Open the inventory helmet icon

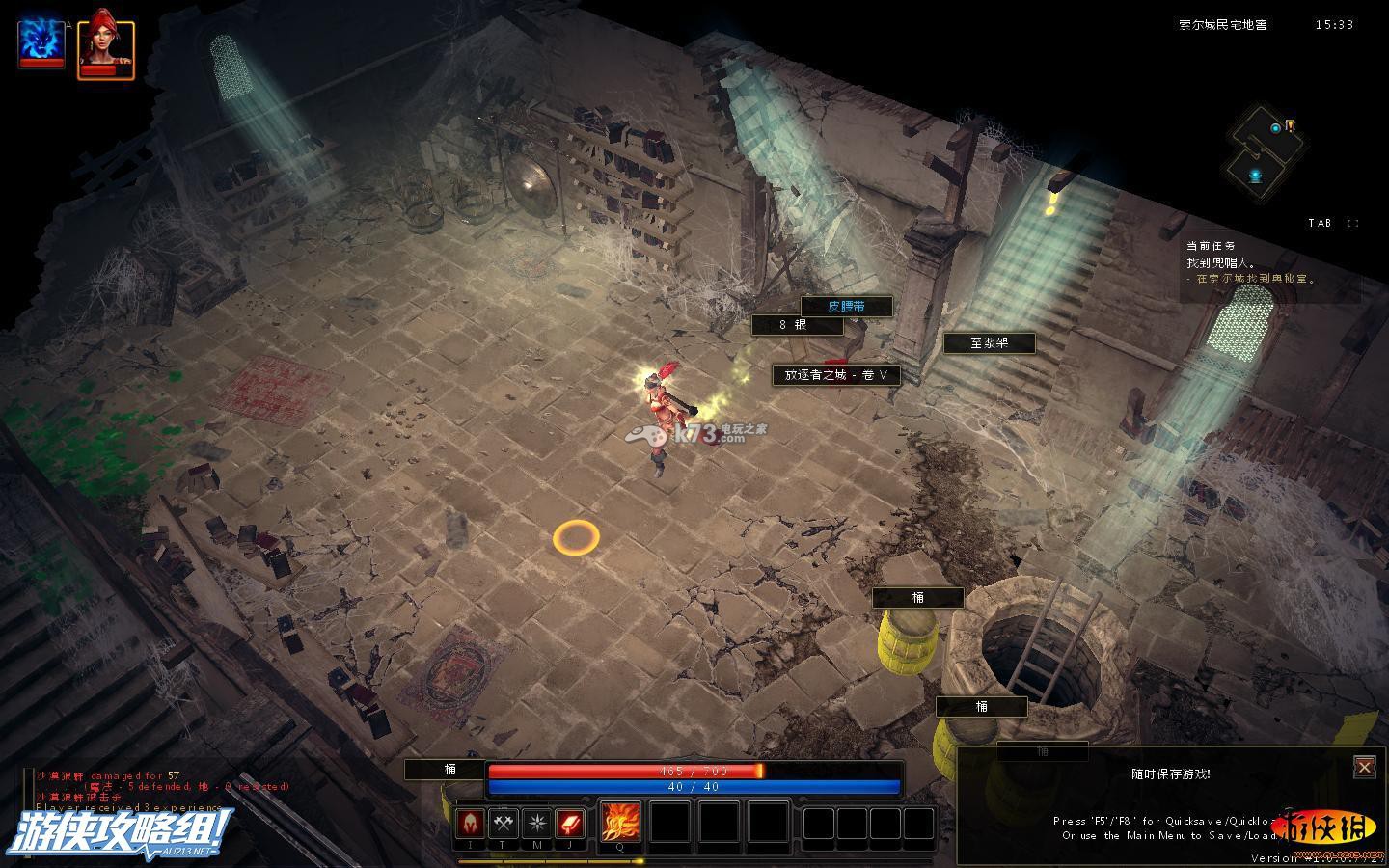[472, 824]
